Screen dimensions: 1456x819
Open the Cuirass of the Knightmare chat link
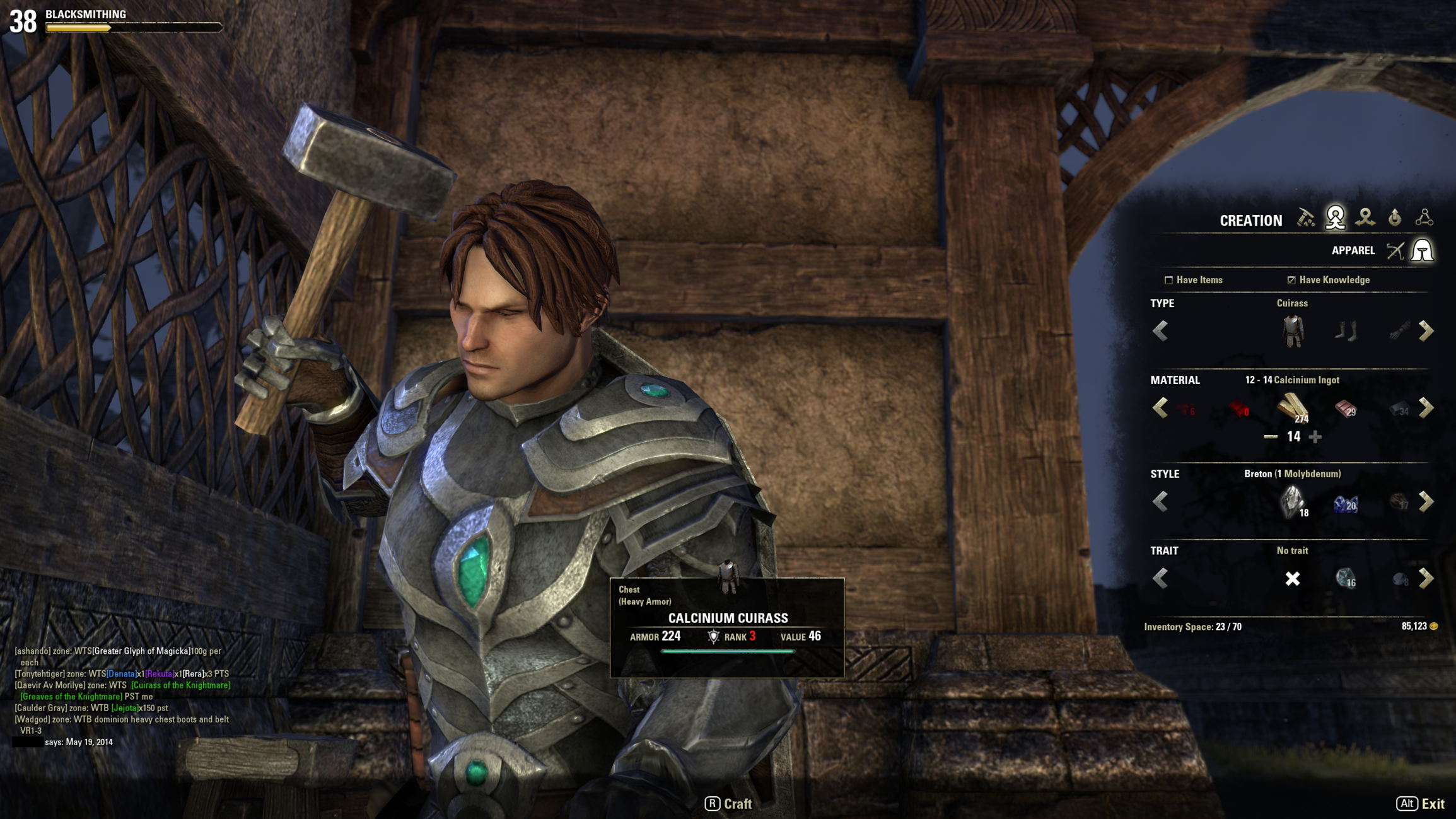click(x=180, y=685)
